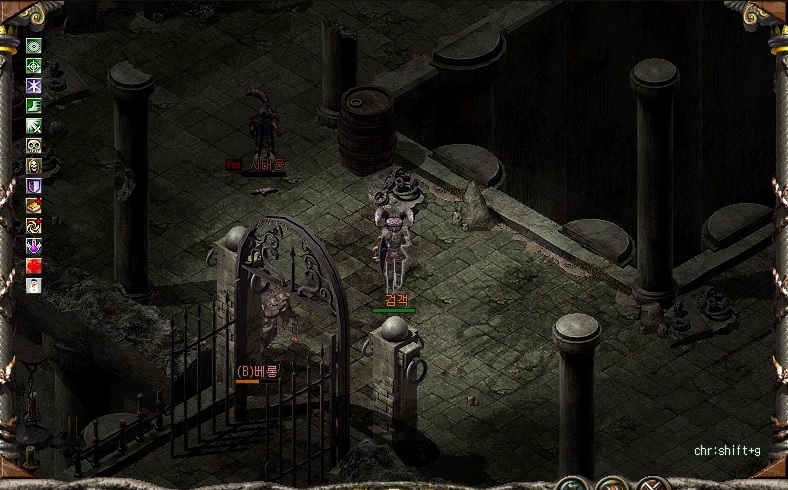Click the round teal bird emblem button
The width and height of the screenshot is (788, 490).
click(x=574, y=484)
